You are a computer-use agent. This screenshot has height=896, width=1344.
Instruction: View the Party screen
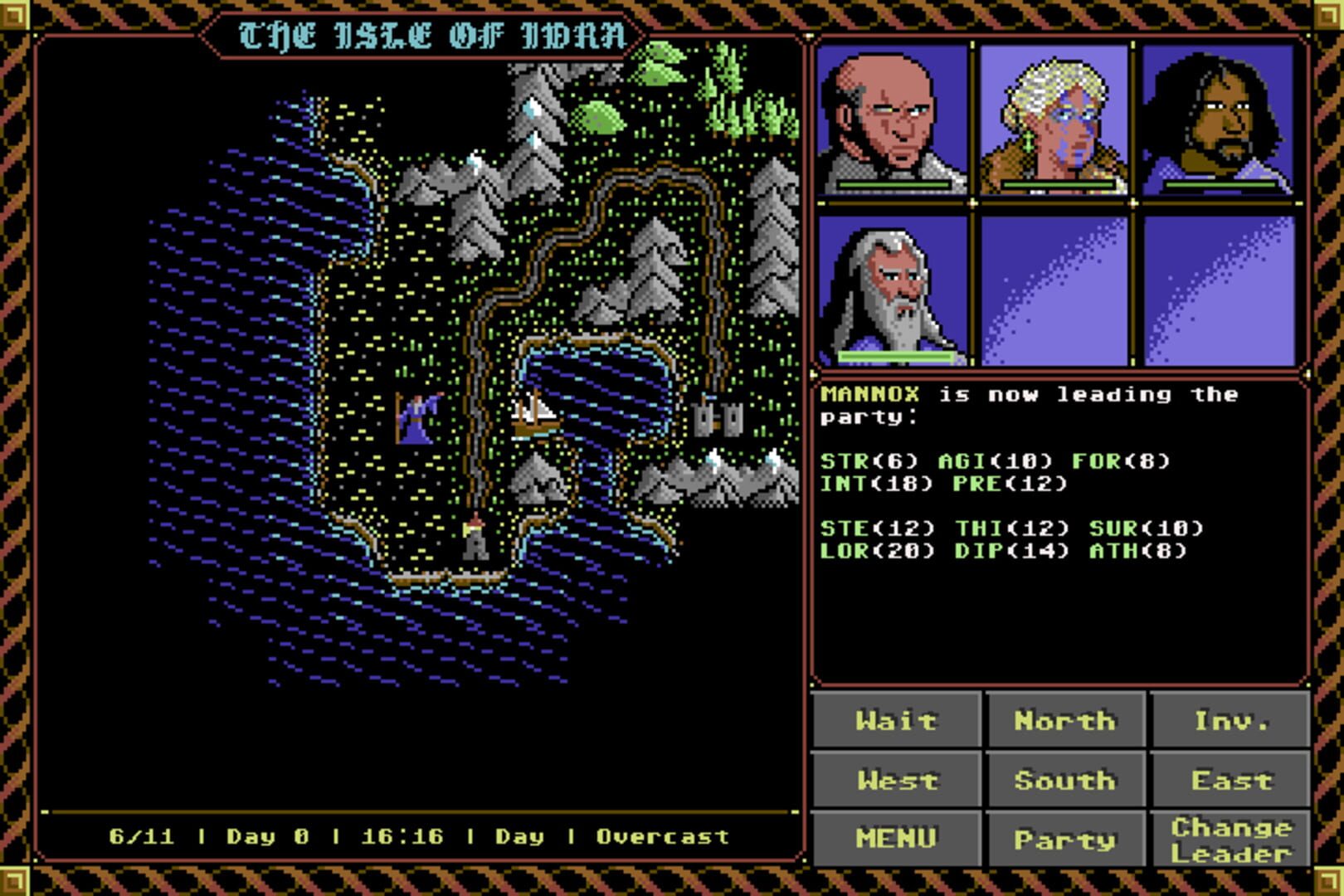coord(1064,840)
